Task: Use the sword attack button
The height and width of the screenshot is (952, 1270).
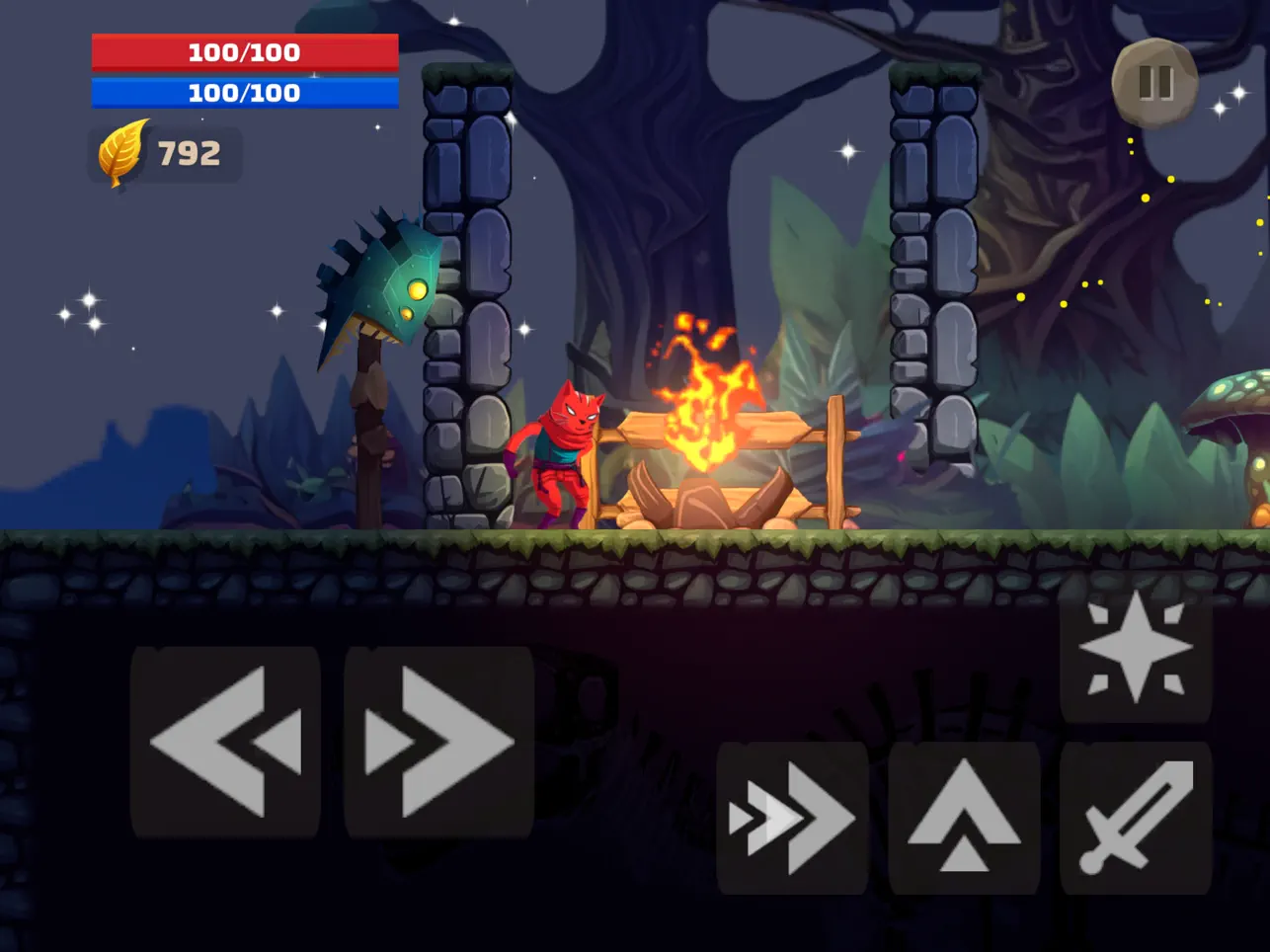Action: [x=1136, y=818]
